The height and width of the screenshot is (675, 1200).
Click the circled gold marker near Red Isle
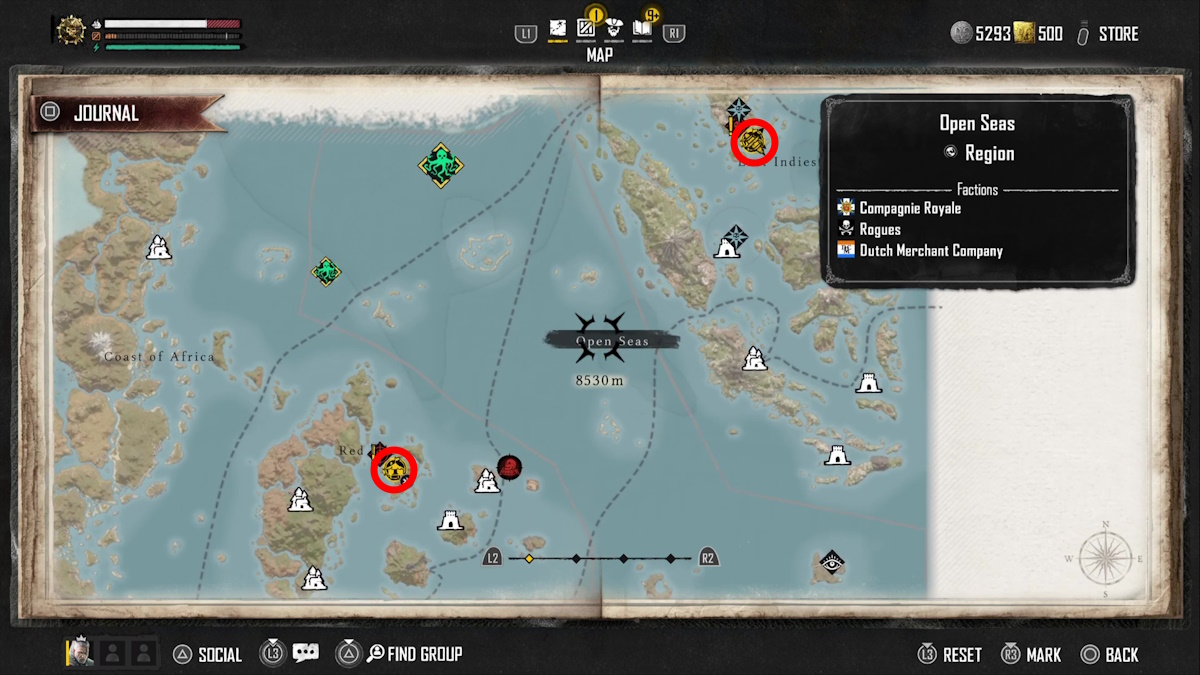tap(394, 469)
